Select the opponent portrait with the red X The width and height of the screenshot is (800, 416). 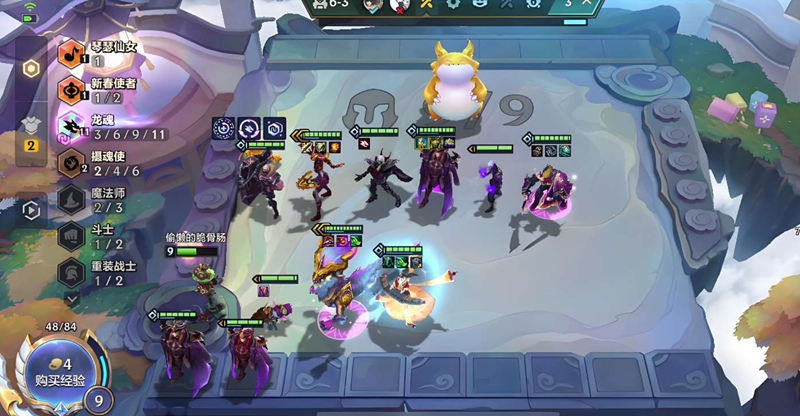click(x=399, y=6)
